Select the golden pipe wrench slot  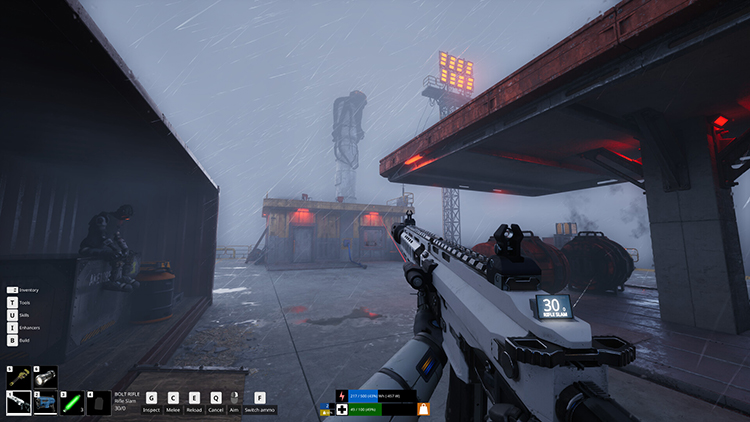click(19, 377)
